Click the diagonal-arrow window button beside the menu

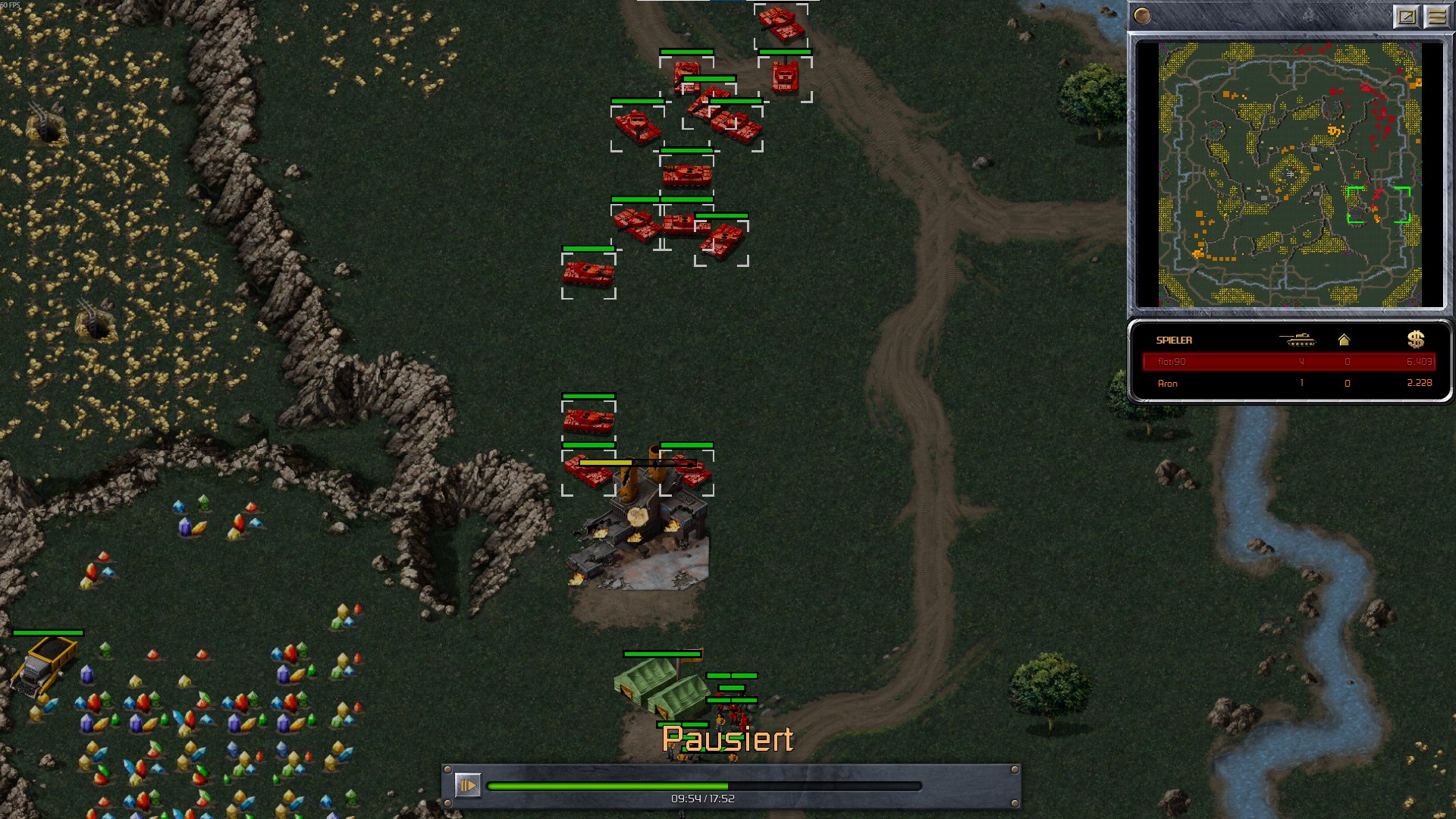tap(1406, 16)
